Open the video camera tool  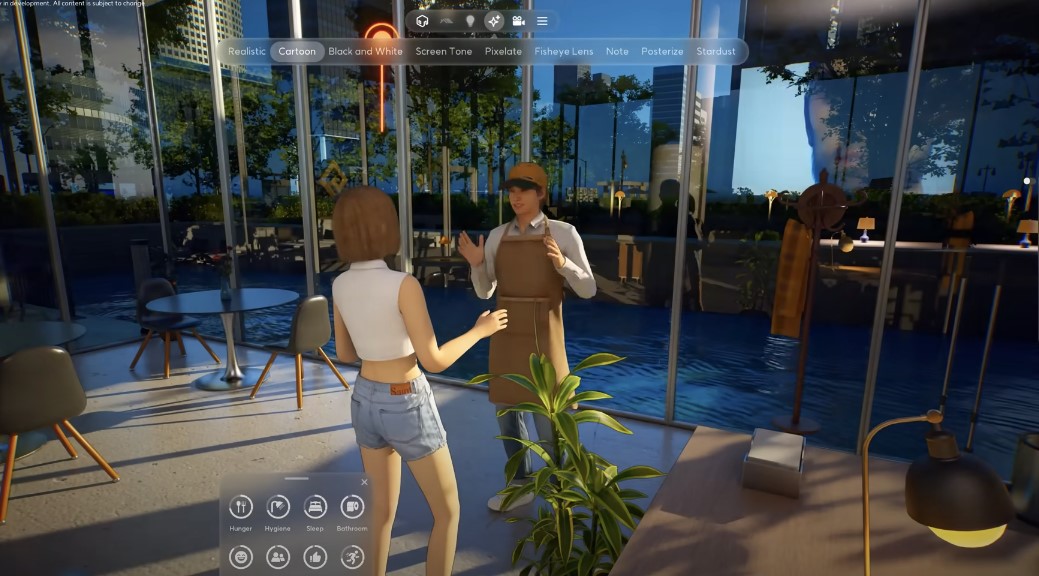(518, 21)
